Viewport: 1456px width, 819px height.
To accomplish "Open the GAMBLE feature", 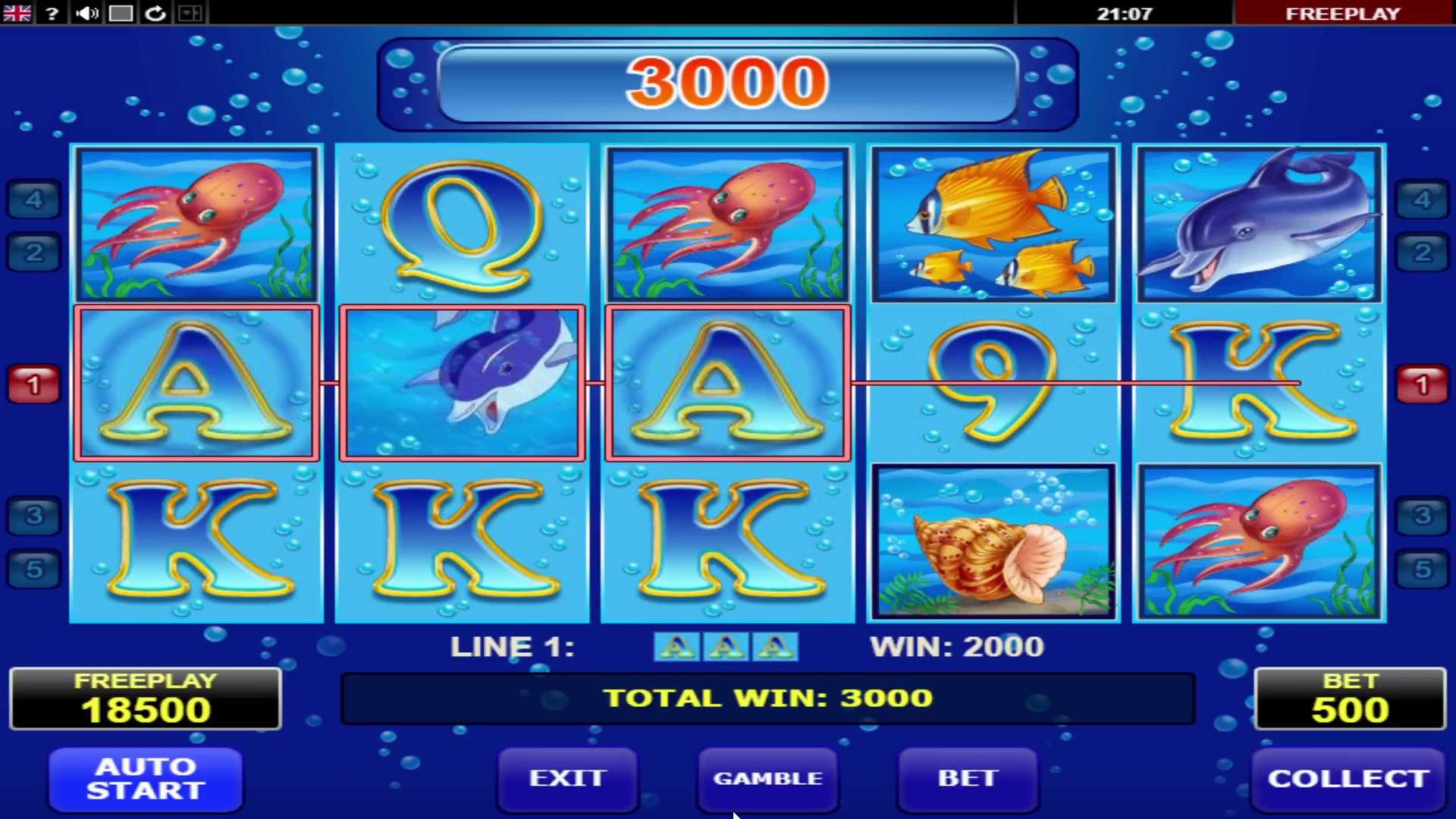I will [767, 778].
